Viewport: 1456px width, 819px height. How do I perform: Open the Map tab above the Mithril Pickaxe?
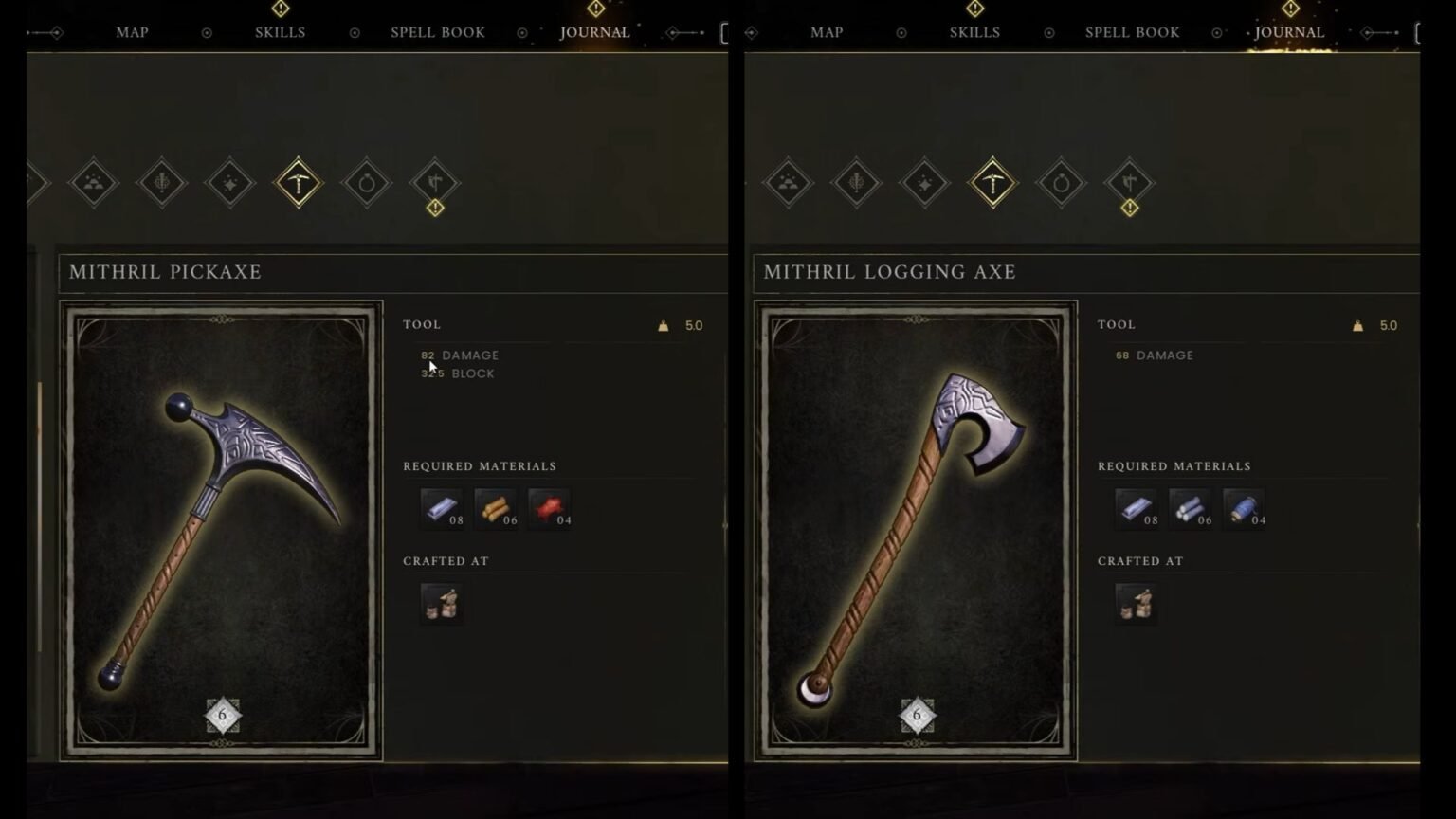pyautogui.click(x=132, y=32)
